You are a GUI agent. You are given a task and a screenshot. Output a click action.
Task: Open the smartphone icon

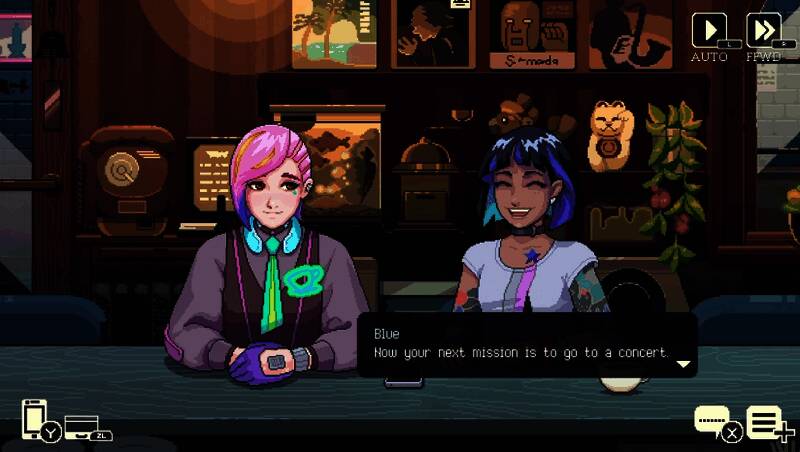pyautogui.click(x=35, y=418)
